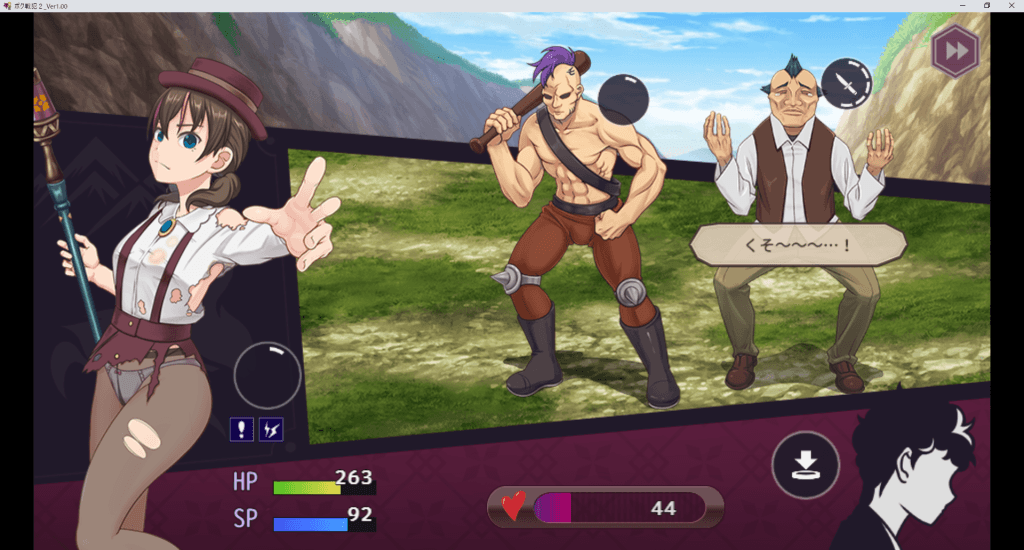Screen dimensions: 1024x550
Task: Select the lightning bolts status icon
Action: coord(271,429)
